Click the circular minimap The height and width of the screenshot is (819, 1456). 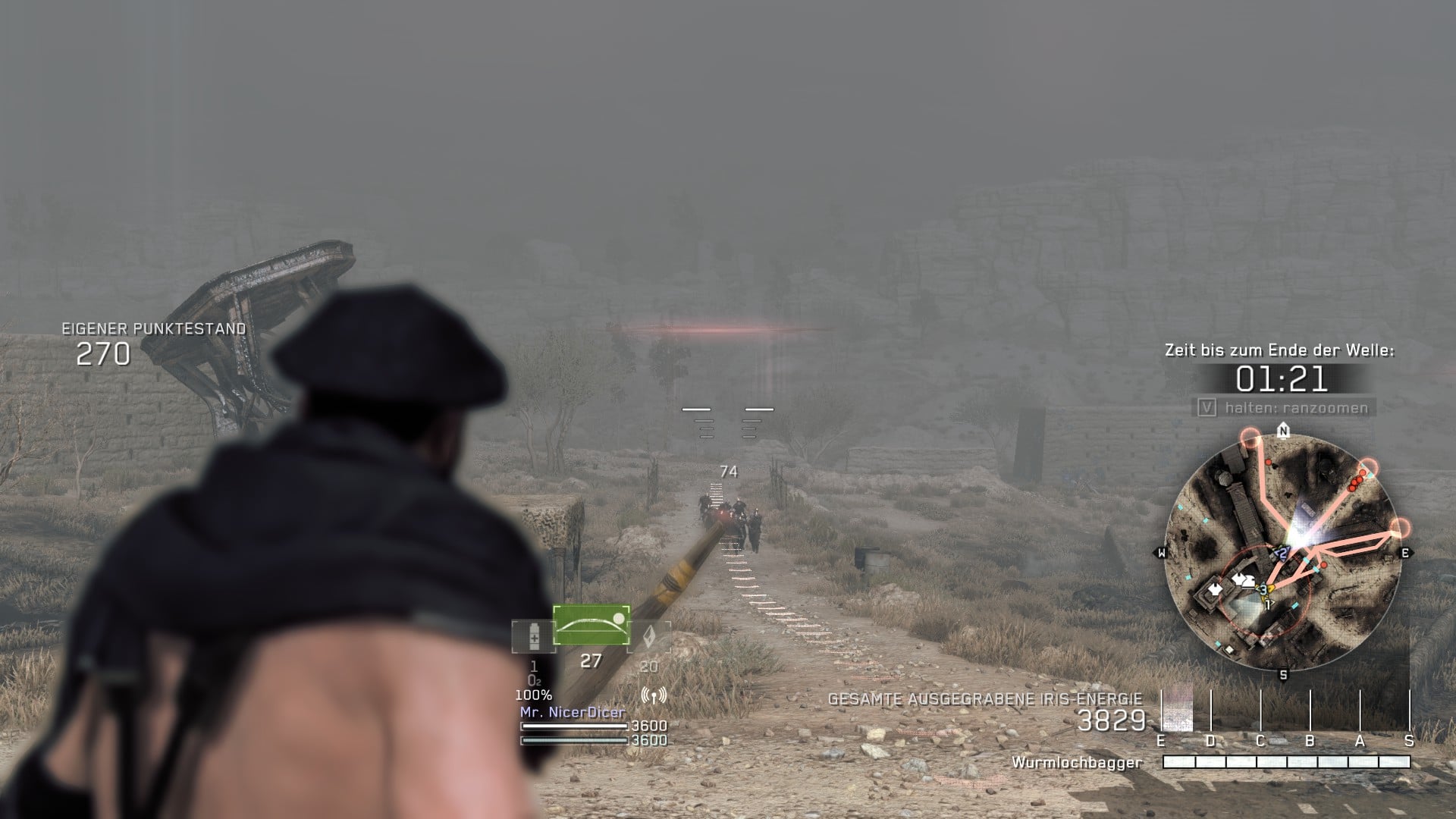(1283, 554)
